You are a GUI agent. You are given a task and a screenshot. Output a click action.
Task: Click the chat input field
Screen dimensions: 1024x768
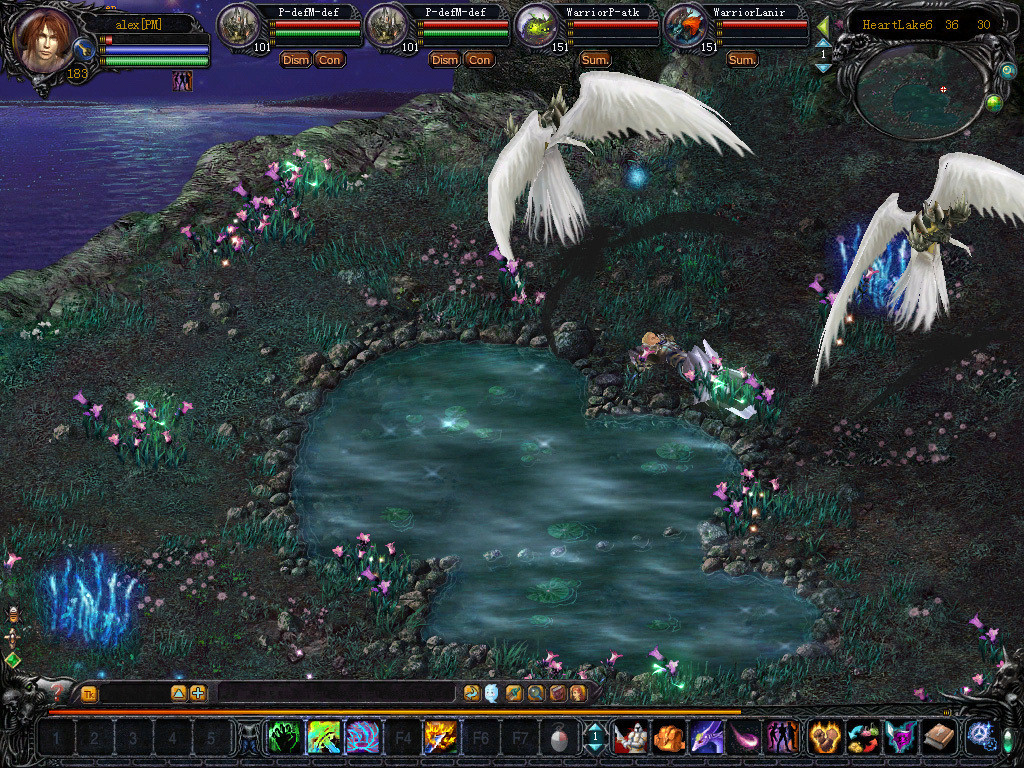336,692
